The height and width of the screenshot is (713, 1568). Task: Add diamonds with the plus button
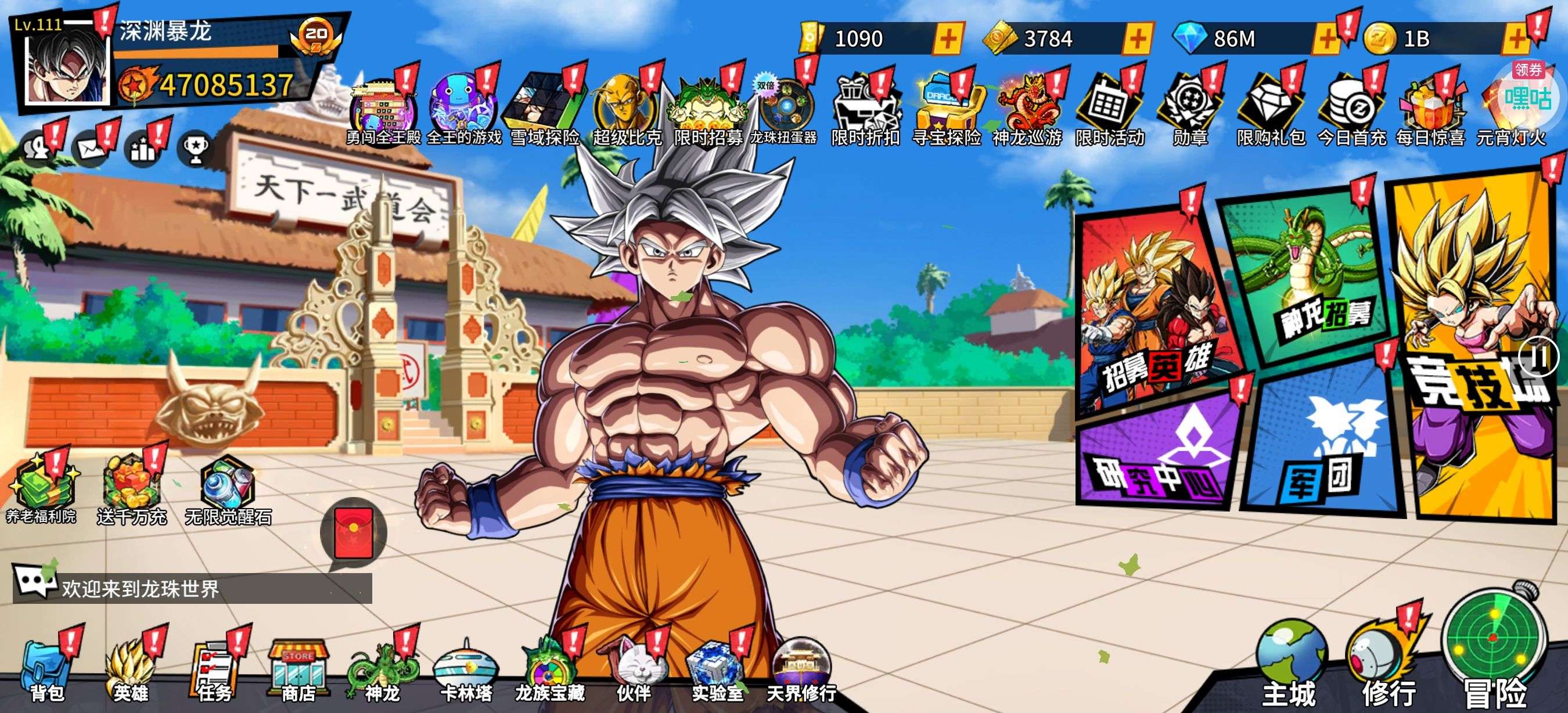(x=1326, y=39)
